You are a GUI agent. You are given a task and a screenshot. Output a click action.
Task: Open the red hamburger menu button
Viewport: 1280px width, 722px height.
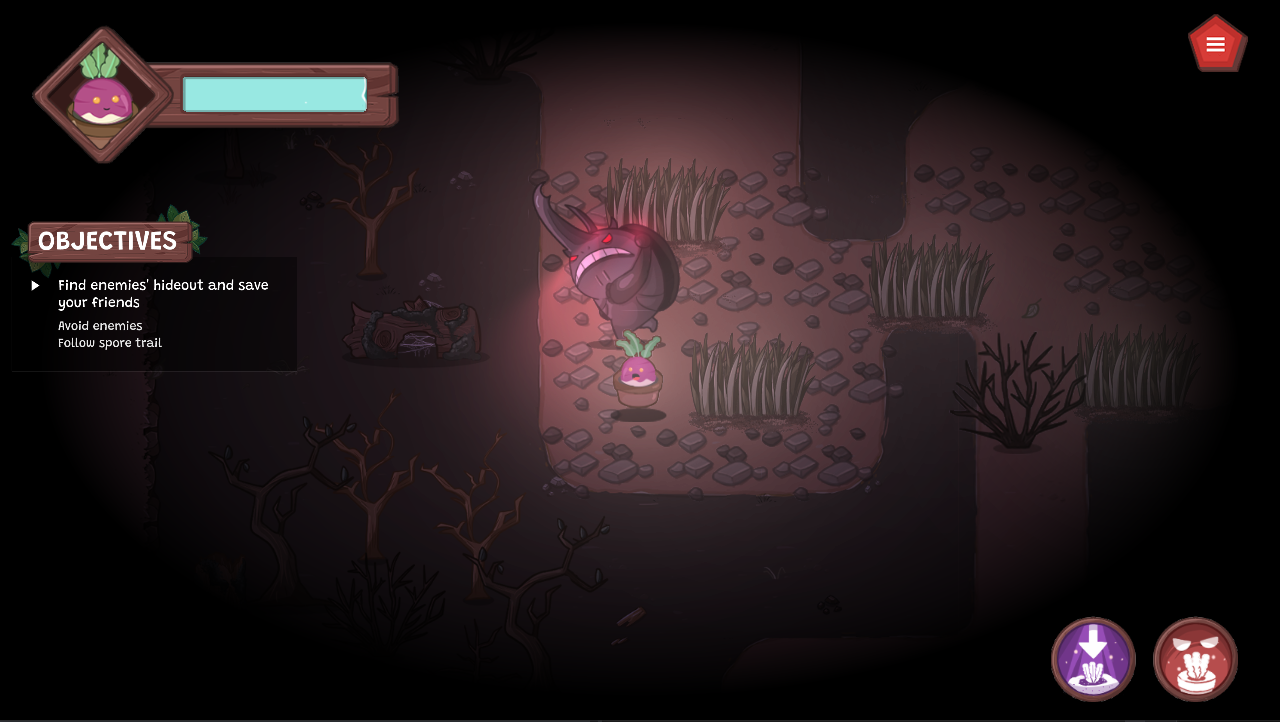click(x=1216, y=44)
